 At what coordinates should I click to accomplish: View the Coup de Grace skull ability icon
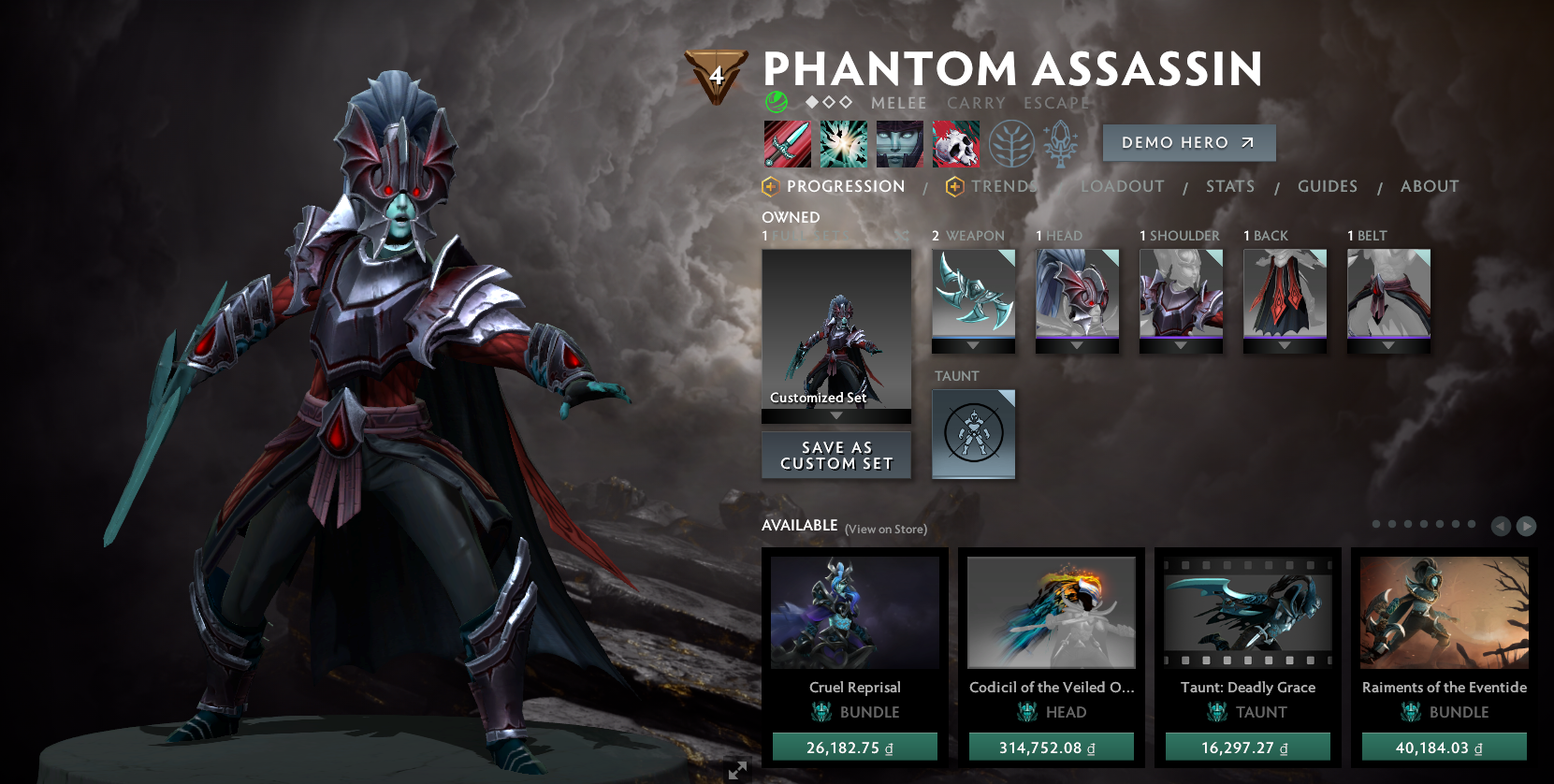click(956, 143)
